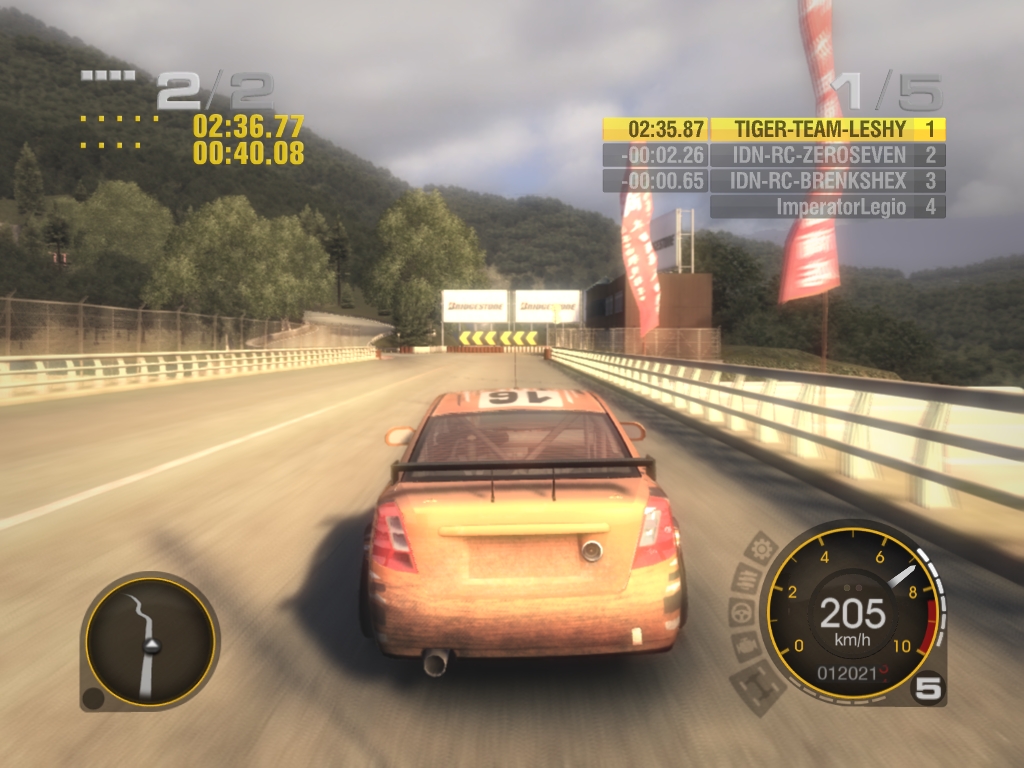Click the engine damage icon
The width and height of the screenshot is (1024, 768).
coord(745,647)
